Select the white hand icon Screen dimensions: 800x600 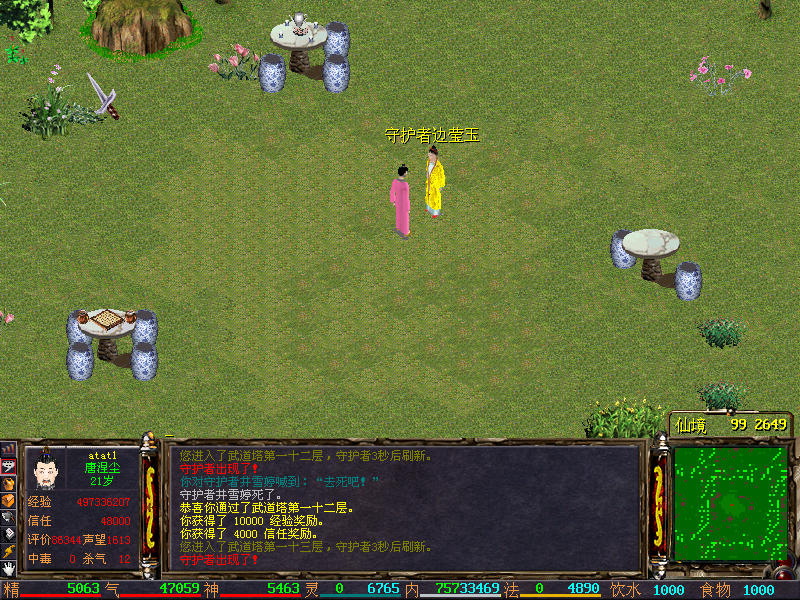tap(8, 568)
